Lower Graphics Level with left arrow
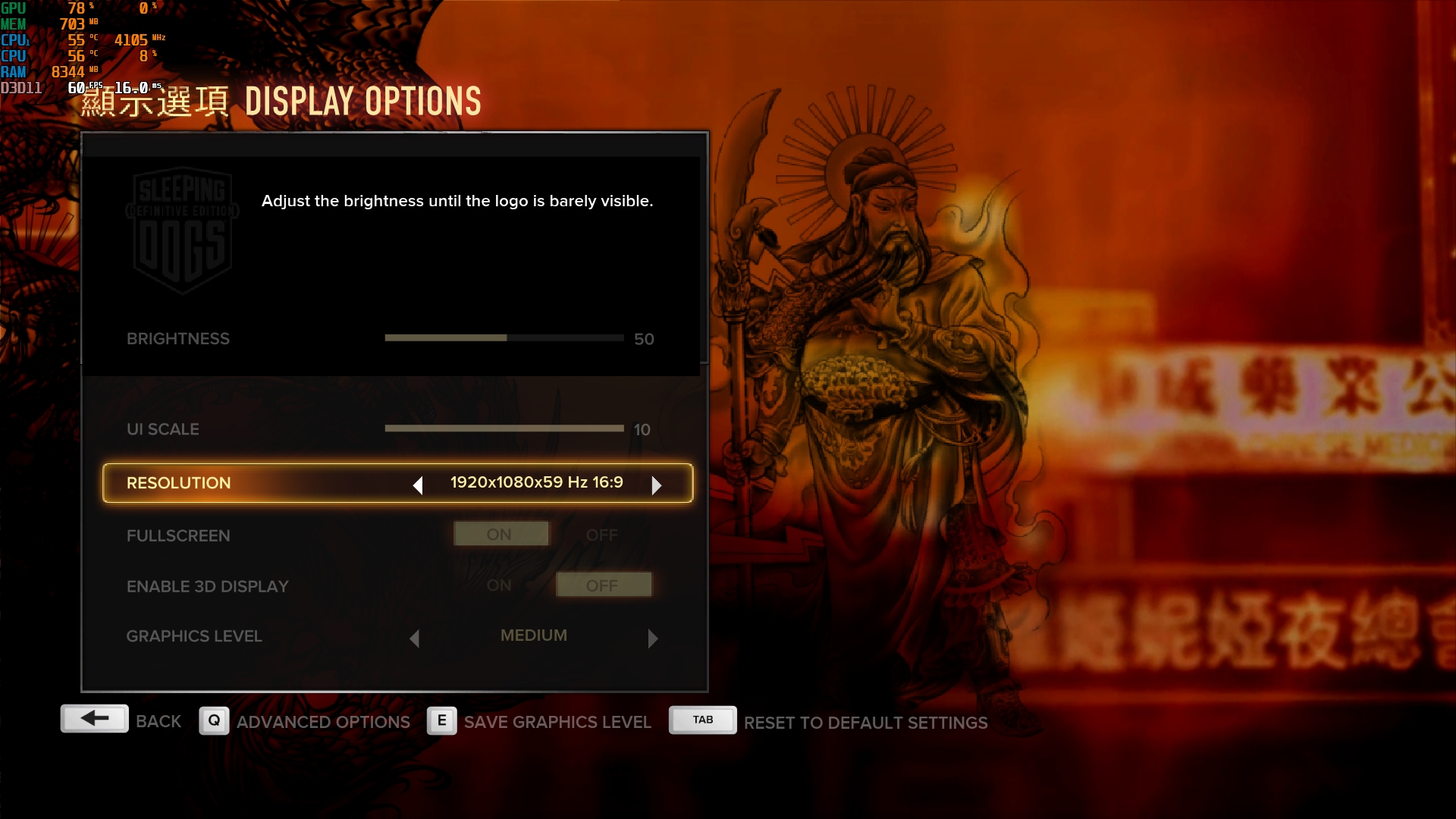1456x819 pixels. point(415,639)
